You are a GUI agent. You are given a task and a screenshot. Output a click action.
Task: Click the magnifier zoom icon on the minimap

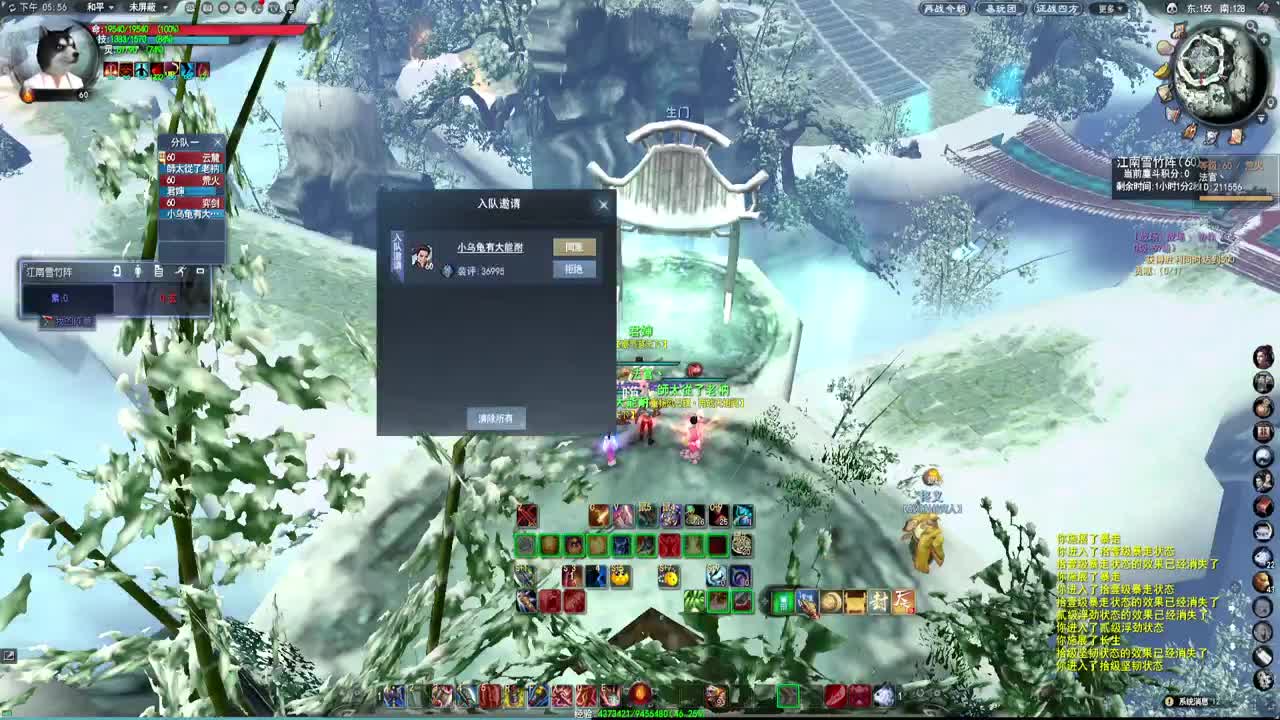point(1251,26)
